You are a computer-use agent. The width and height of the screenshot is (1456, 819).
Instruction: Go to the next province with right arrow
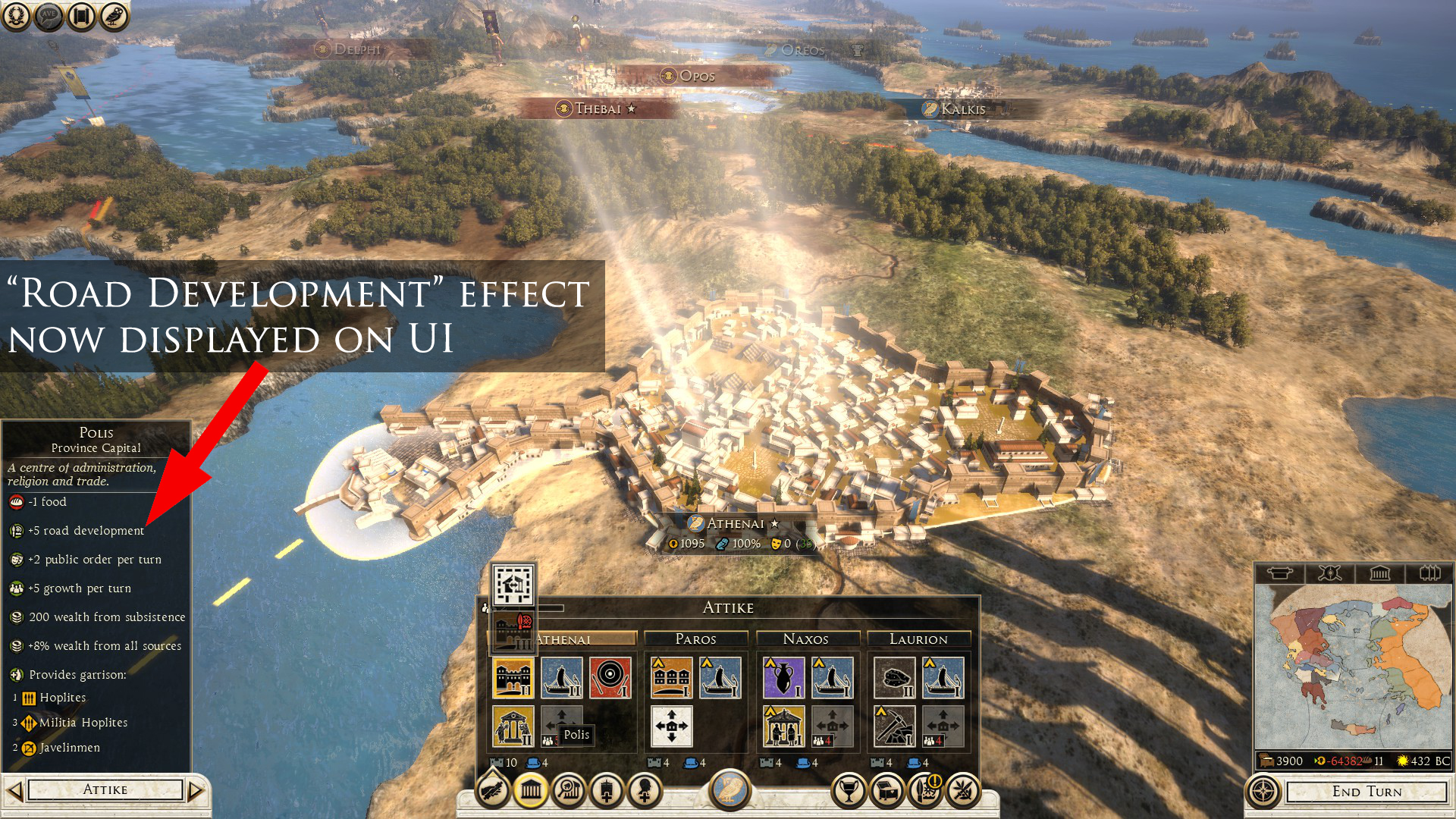click(x=196, y=791)
